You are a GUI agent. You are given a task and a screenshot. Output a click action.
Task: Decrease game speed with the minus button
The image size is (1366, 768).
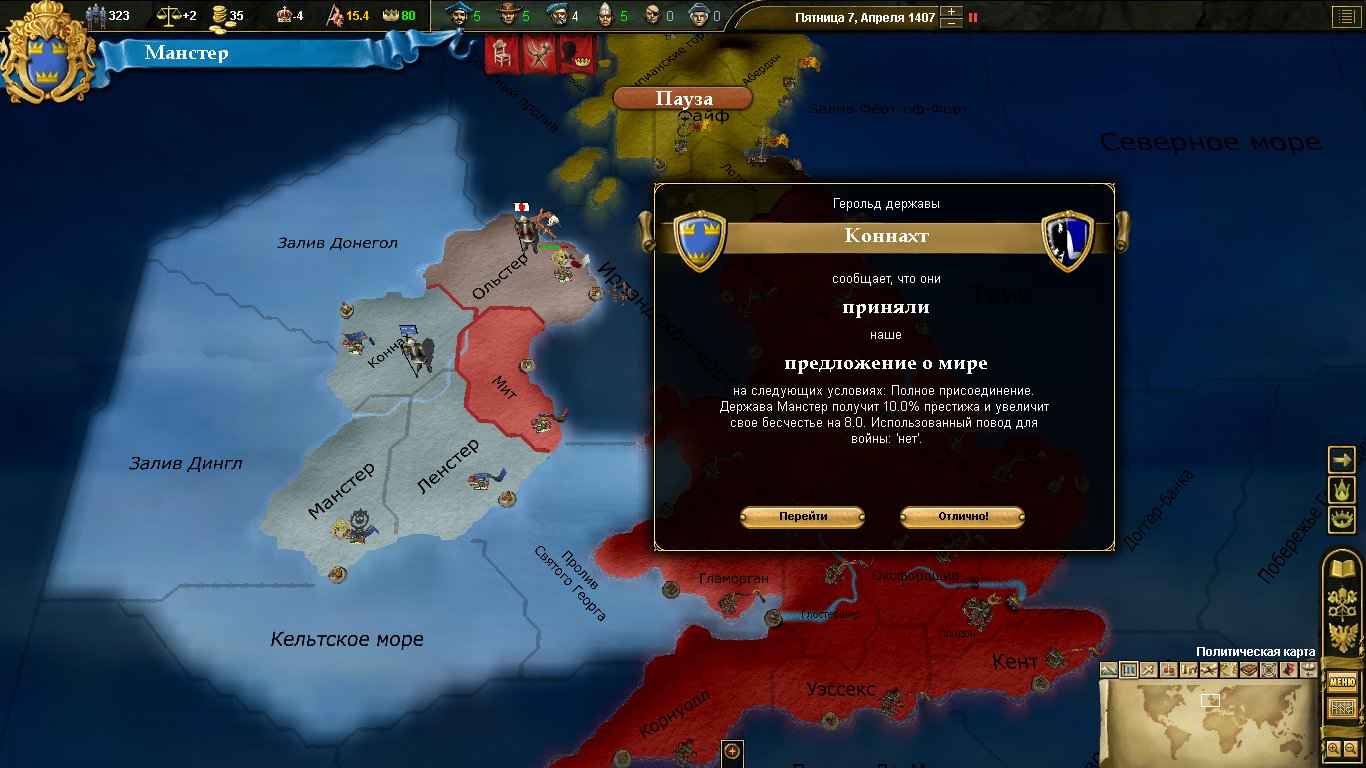click(951, 23)
